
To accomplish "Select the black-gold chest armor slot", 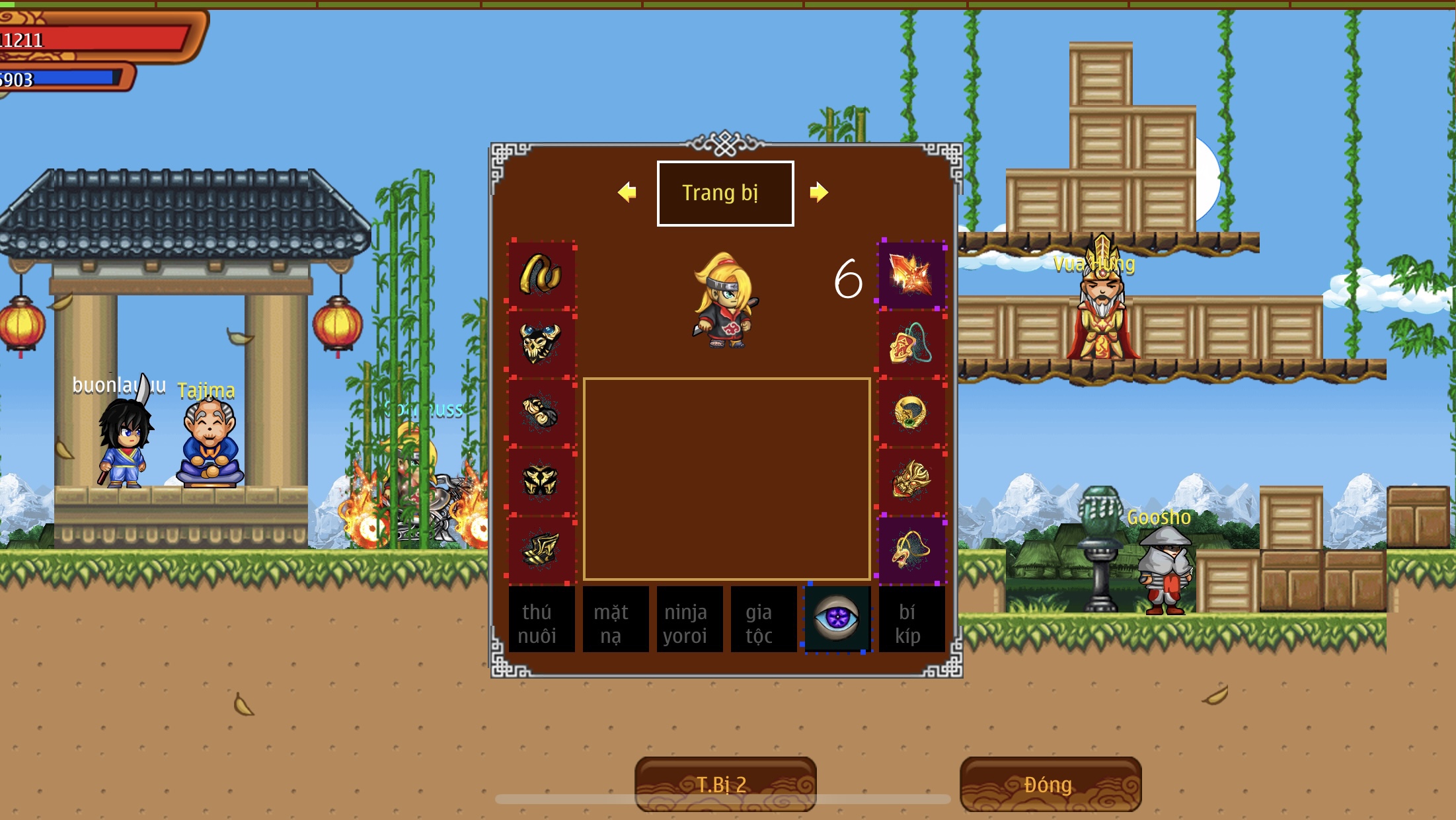I will (x=541, y=481).
